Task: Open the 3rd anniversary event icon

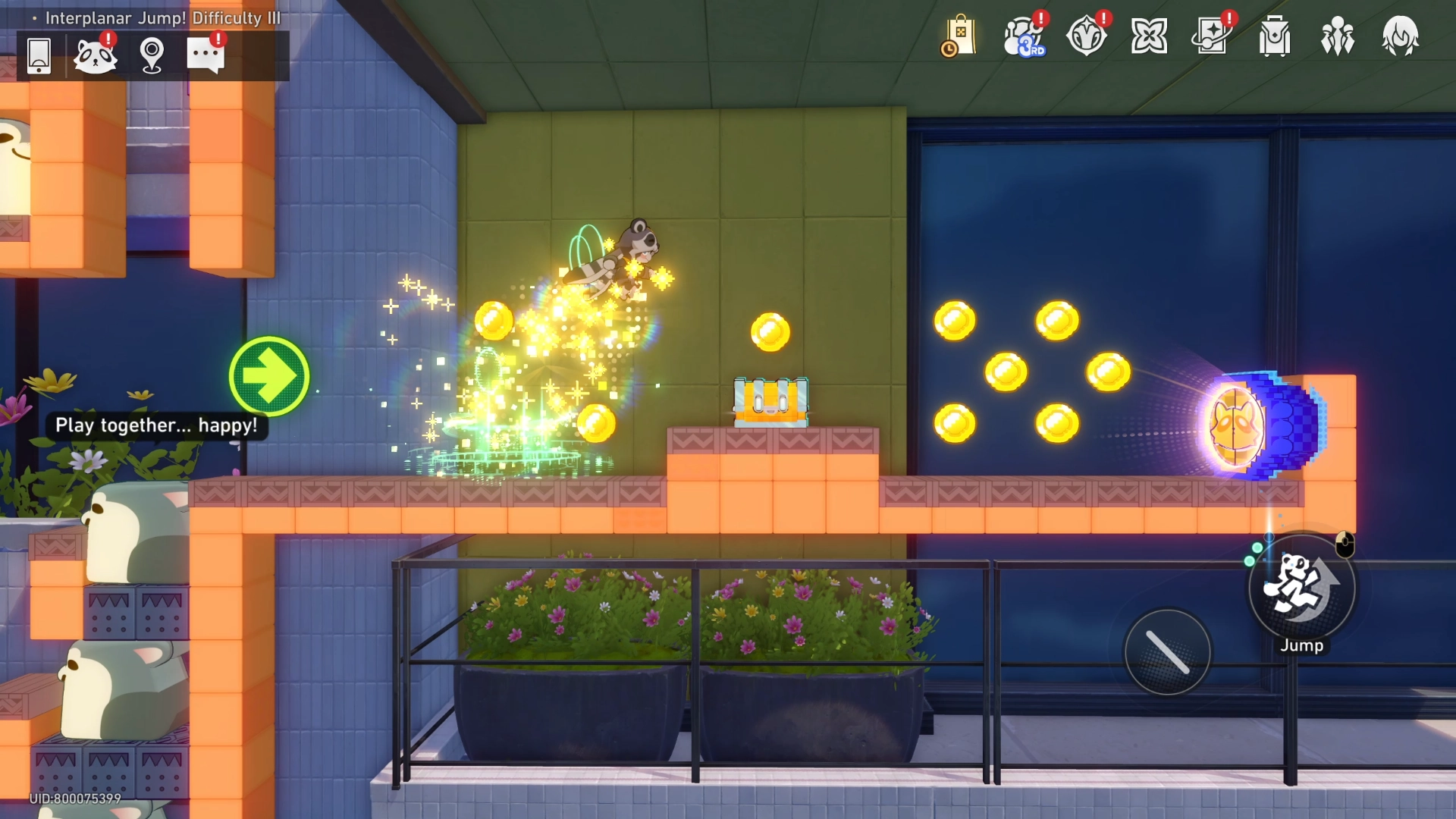Action: tap(1024, 36)
